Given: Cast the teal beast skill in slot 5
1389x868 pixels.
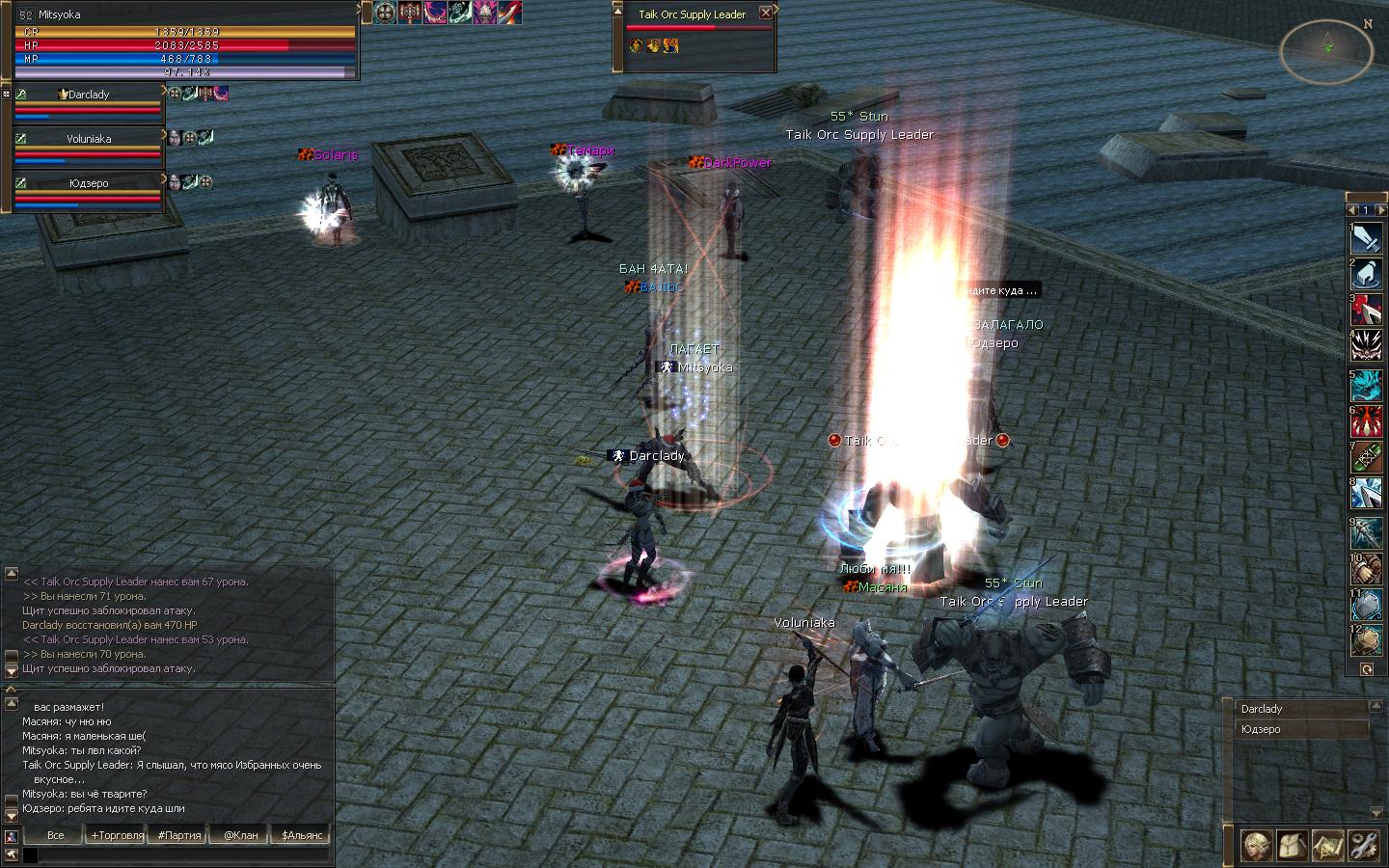Looking at the screenshot, I should 1366,385.
